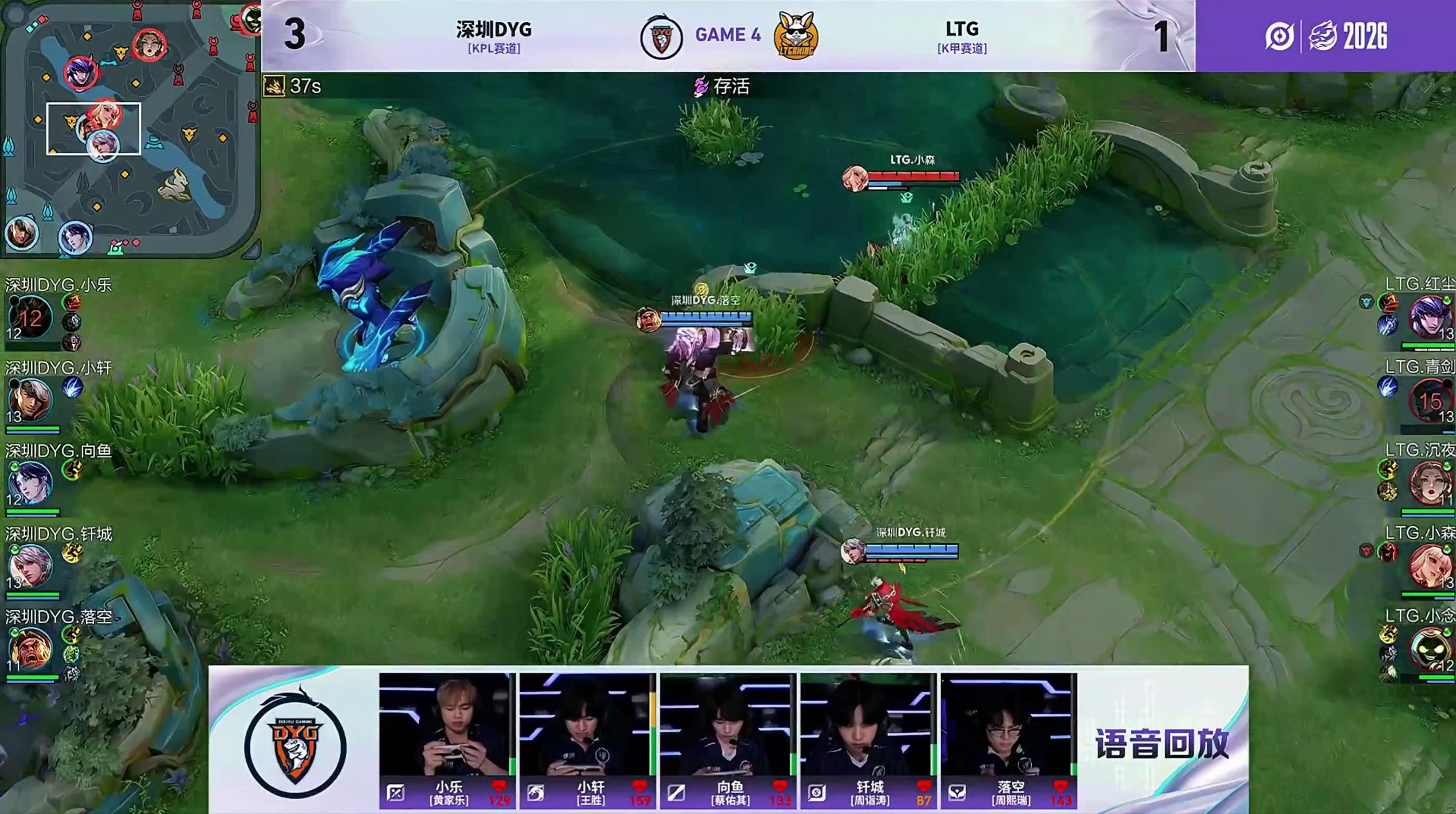This screenshot has width=1456, height=814.
Task: Pick 深圳DYG.钎城 hero portrait in left roster
Action: click(x=30, y=566)
